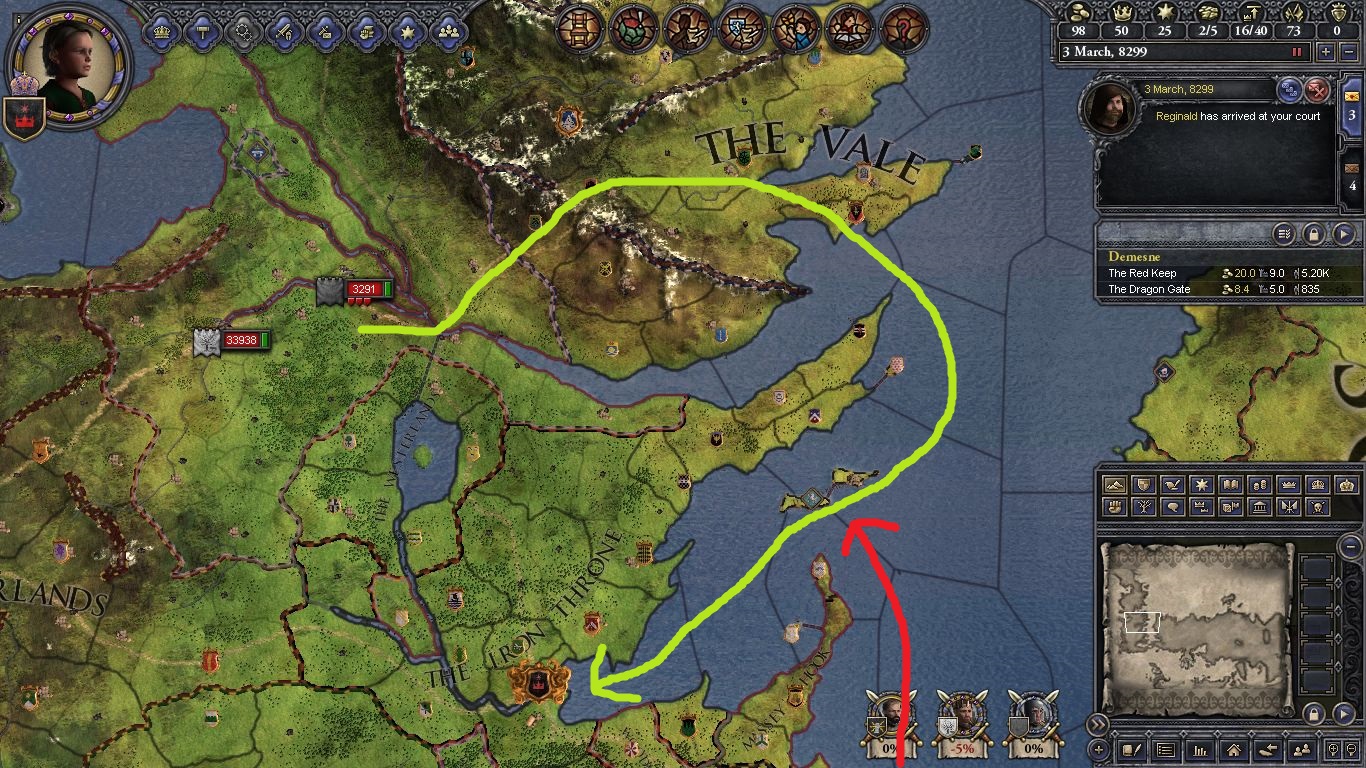Click the red question mark alert icon

tap(904, 27)
